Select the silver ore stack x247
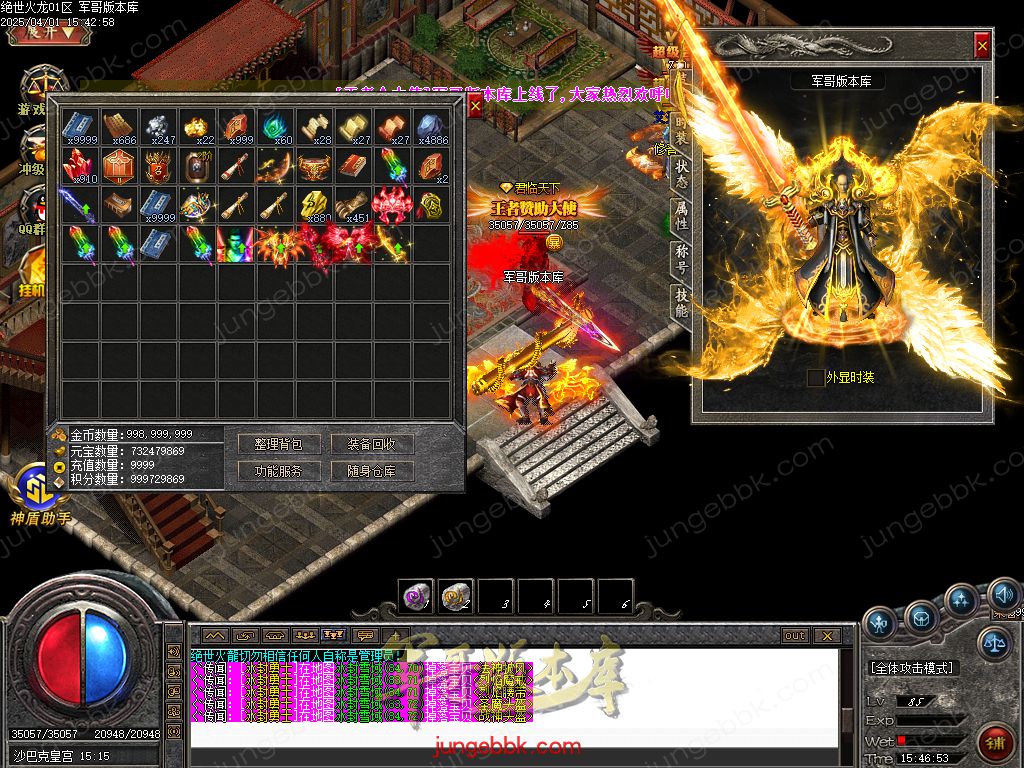 pos(158,128)
